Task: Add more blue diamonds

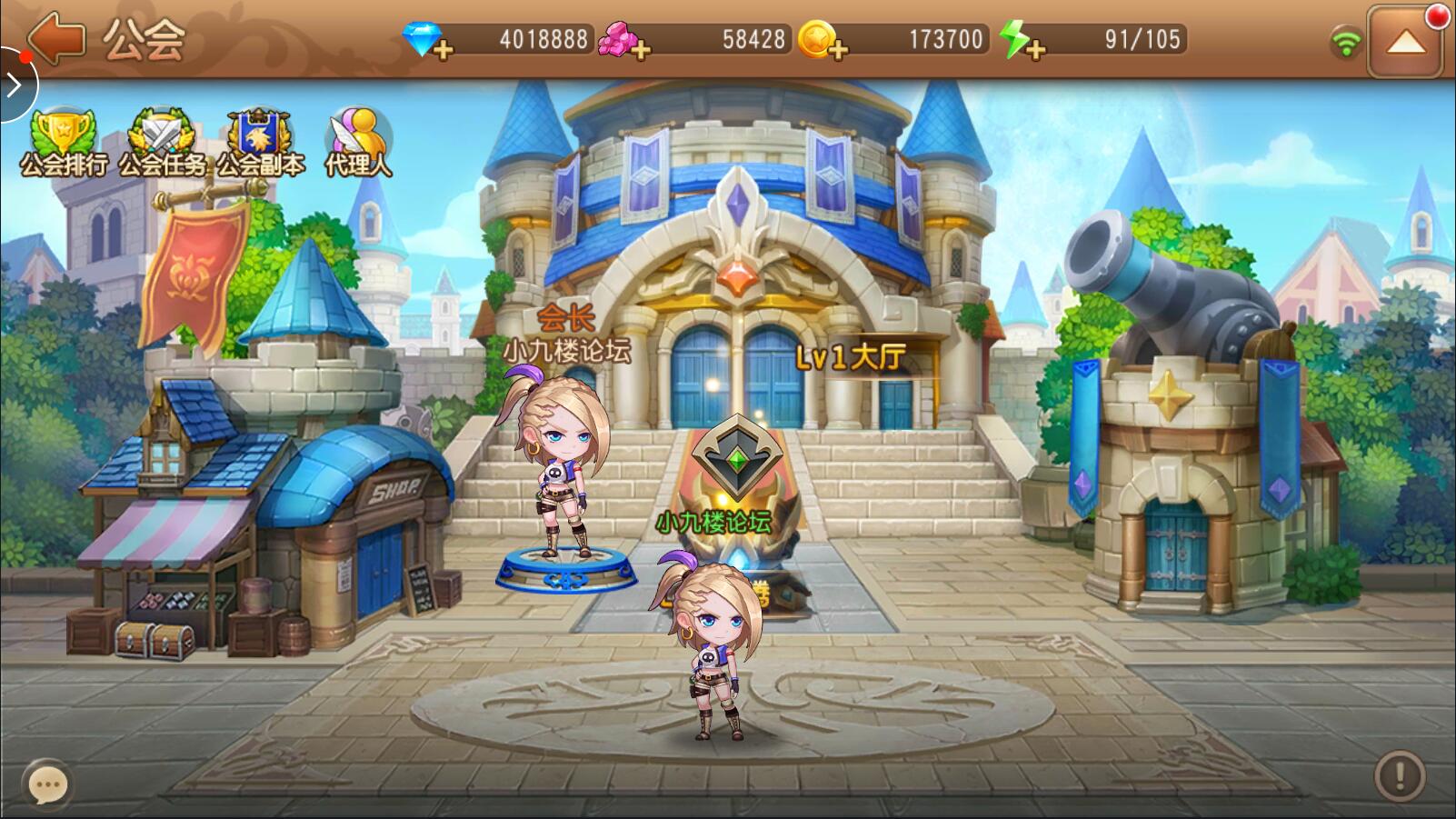Action: 442,49
